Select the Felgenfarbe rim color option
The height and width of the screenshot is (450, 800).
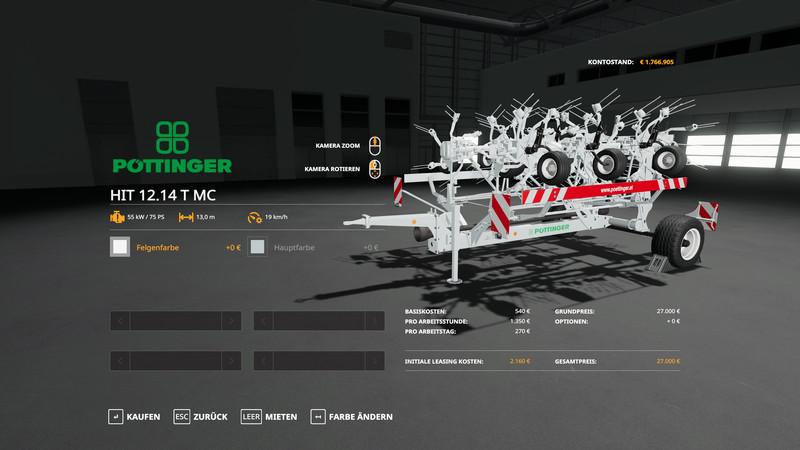(172, 246)
